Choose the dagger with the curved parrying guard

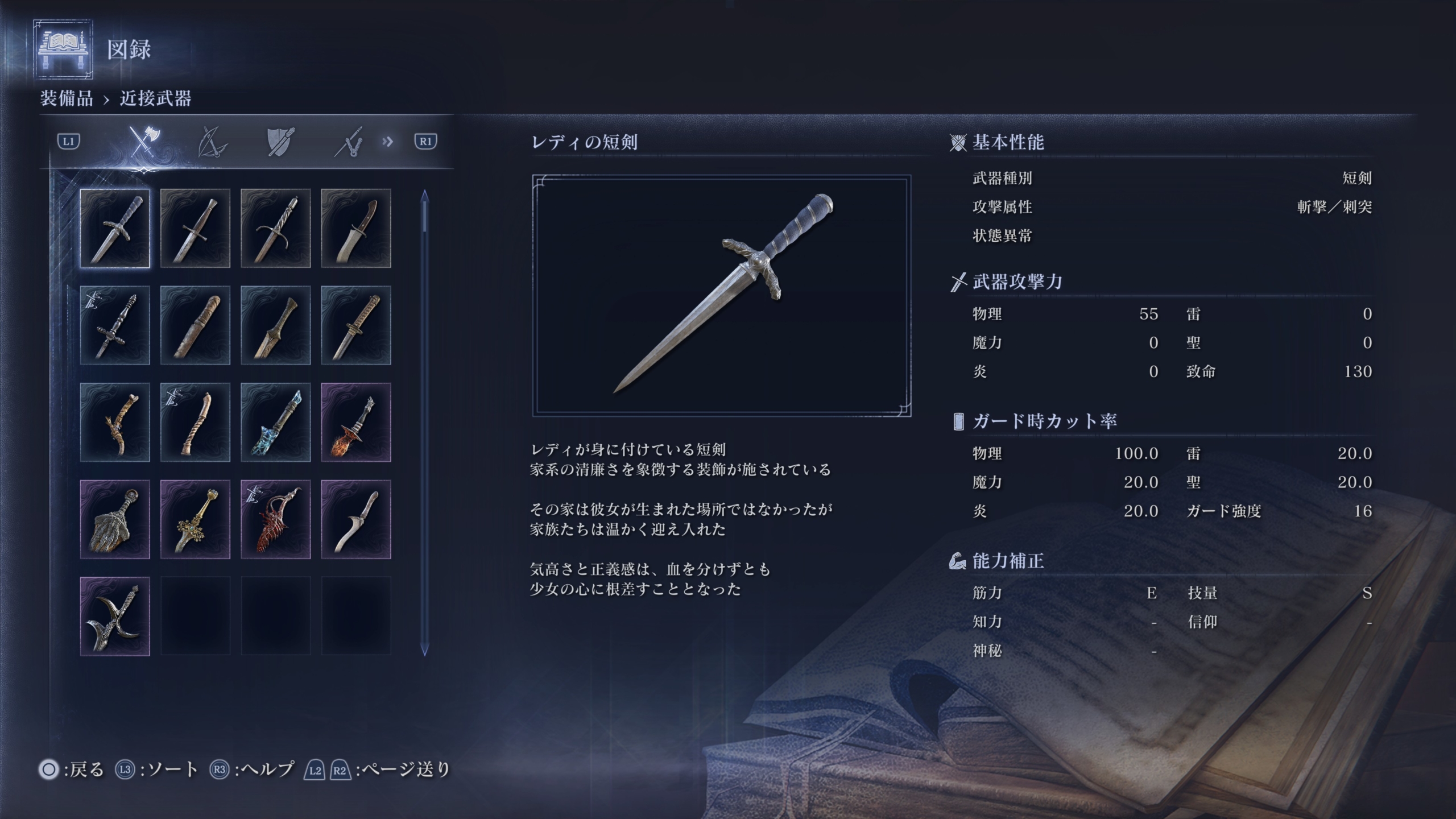(276, 229)
